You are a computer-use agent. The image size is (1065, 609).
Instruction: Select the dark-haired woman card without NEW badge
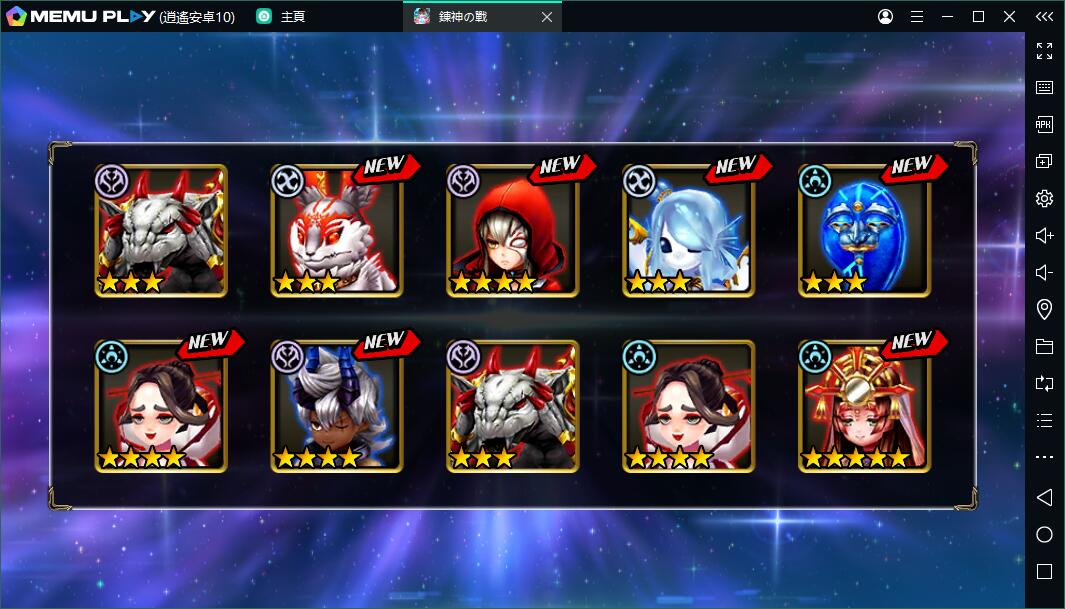click(x=688, y=407)
